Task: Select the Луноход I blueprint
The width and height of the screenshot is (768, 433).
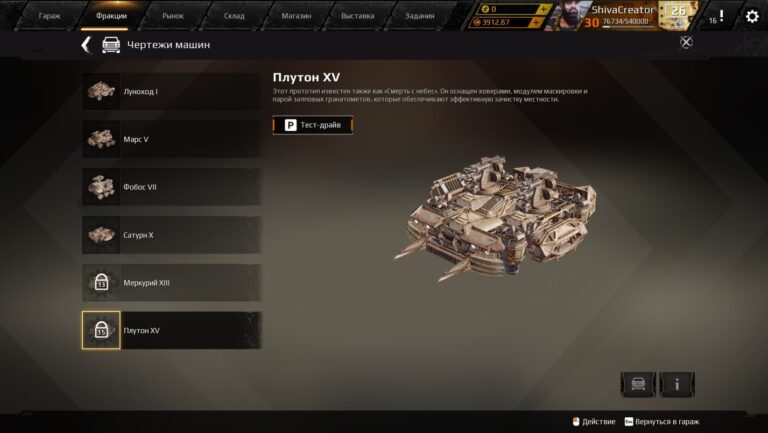Action: (171, 91)
